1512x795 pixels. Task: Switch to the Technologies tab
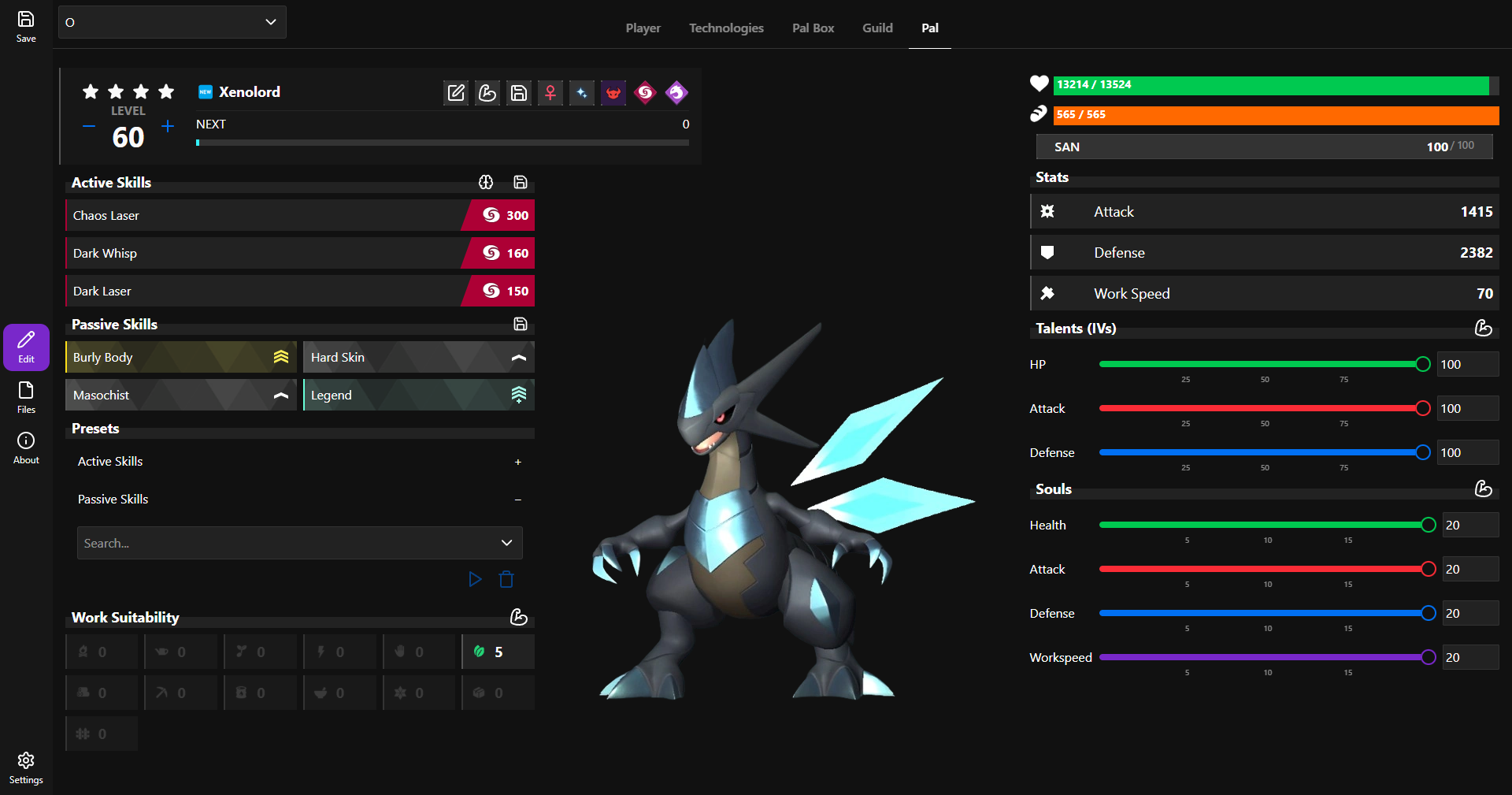[x=726, y=28]
